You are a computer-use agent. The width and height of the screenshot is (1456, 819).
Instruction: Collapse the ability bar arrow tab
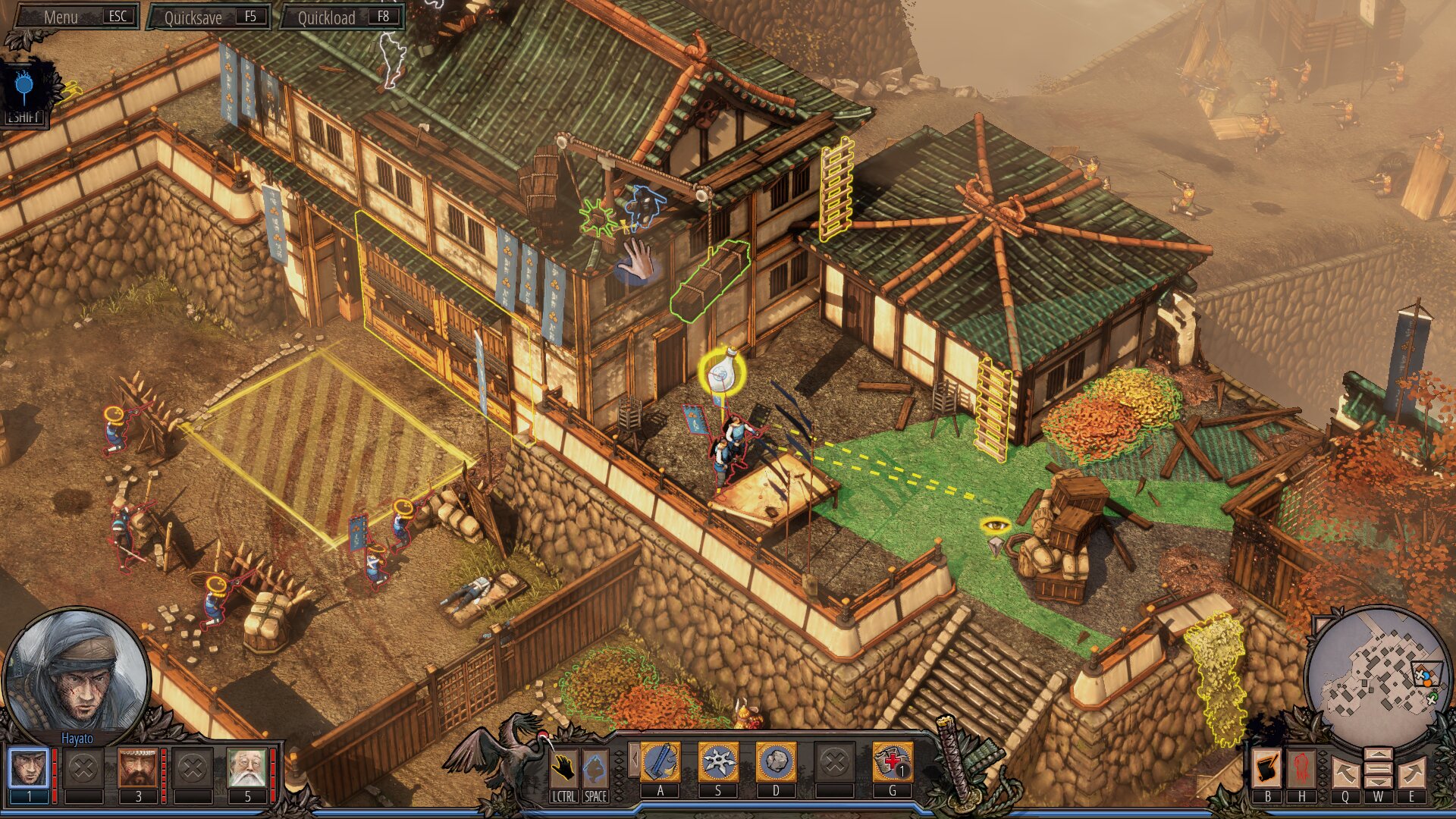(634, 761)
